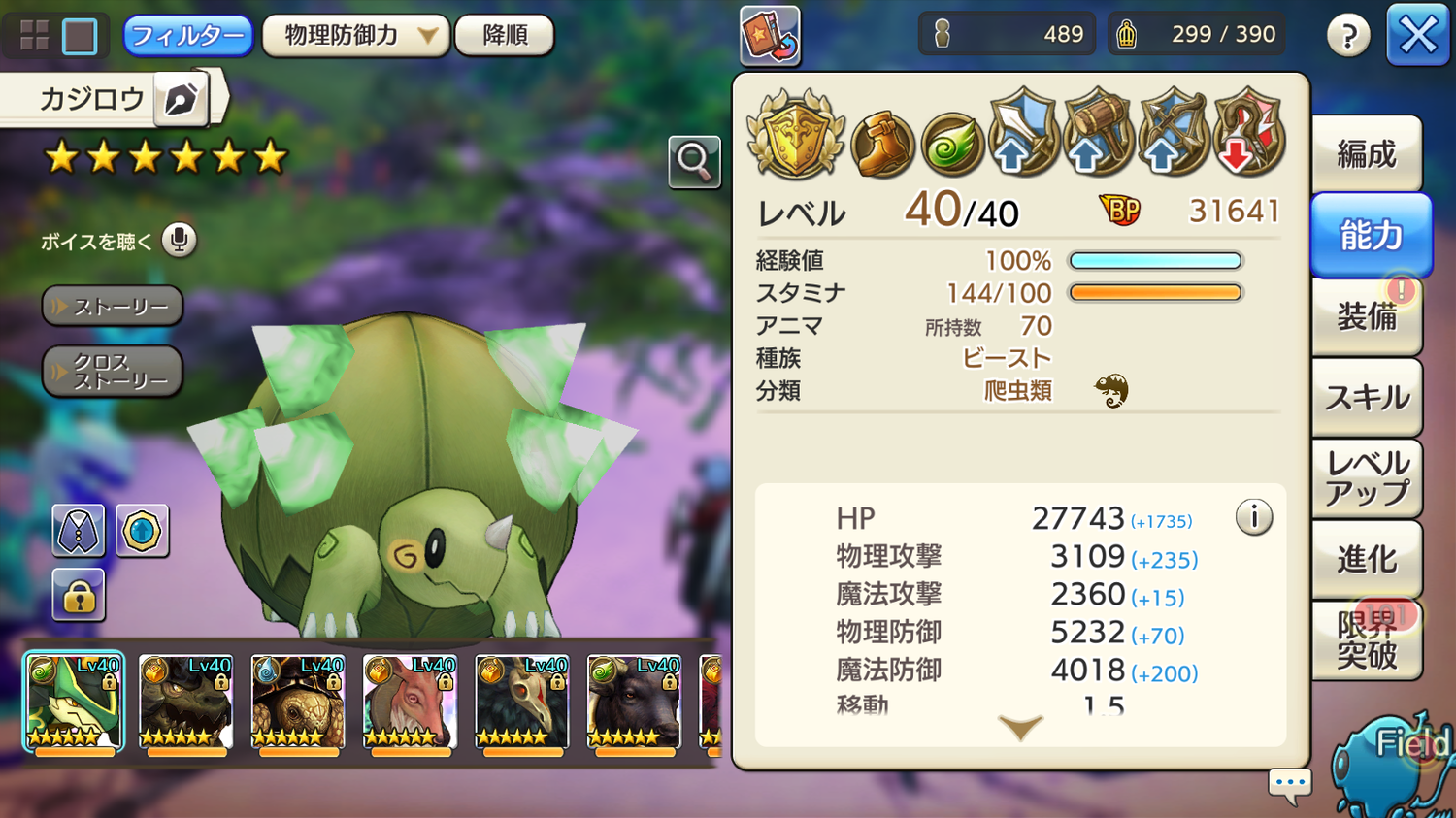This screenshot has height=818, width=1456.
Task: Open the 限界突破 tab
Action: pos(1366,639)
